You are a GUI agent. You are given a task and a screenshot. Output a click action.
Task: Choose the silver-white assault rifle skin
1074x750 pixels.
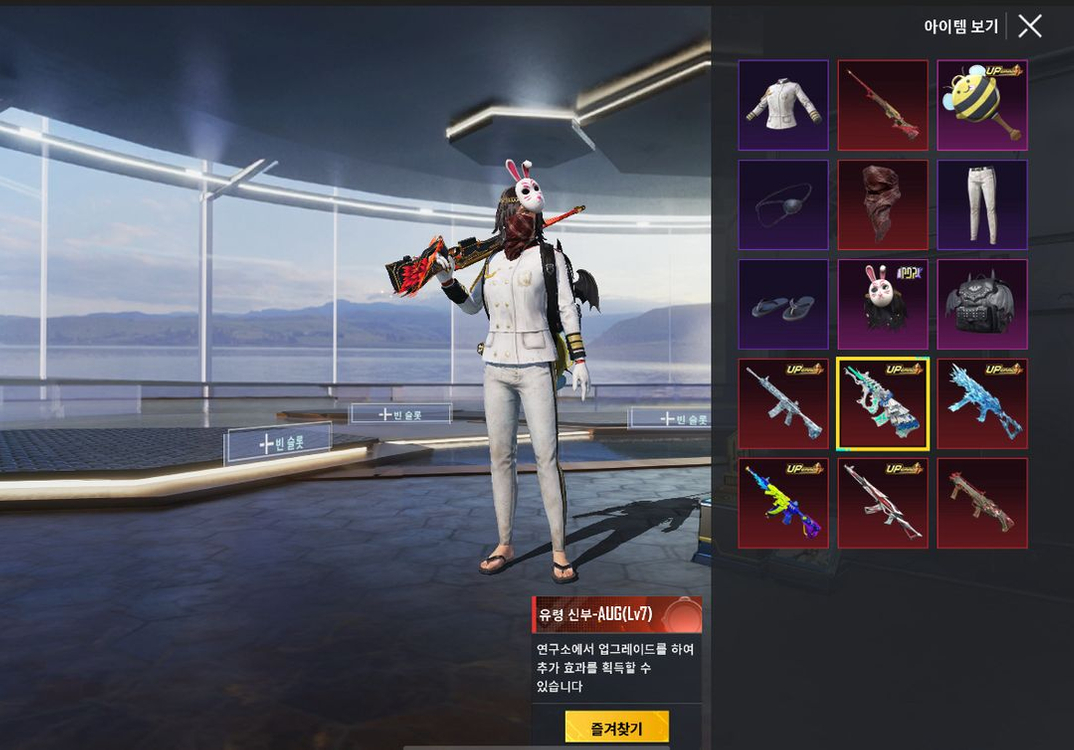pos(783,404)
